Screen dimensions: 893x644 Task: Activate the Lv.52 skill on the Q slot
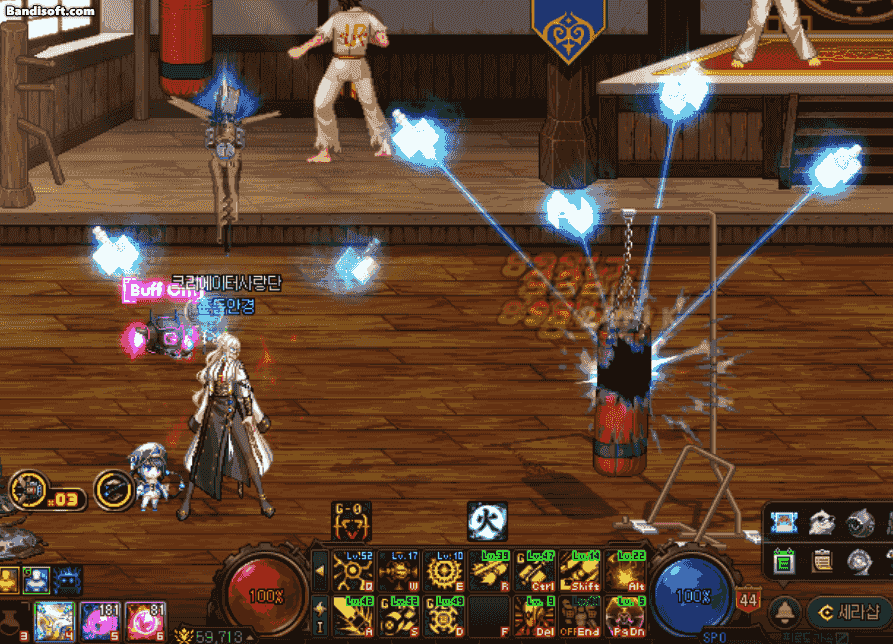pyautogui.click(x=351, y=572)
